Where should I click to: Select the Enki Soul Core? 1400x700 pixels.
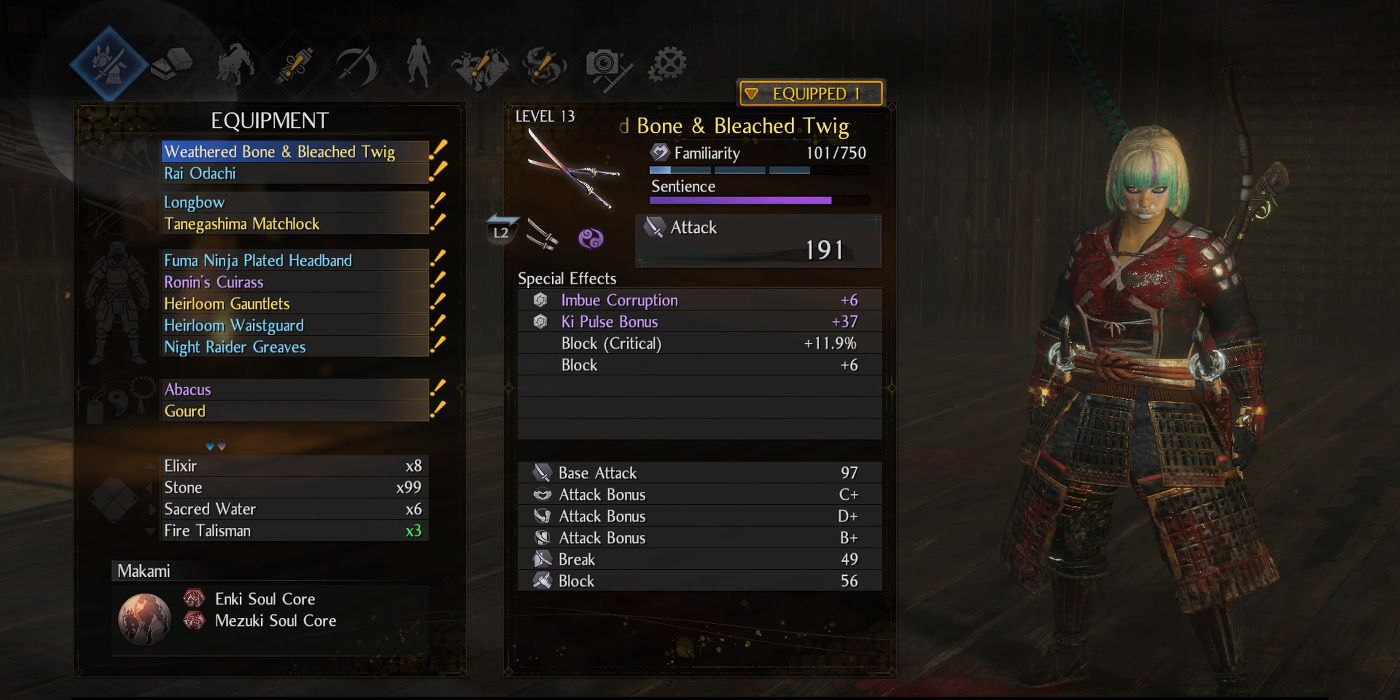[264, 599]
